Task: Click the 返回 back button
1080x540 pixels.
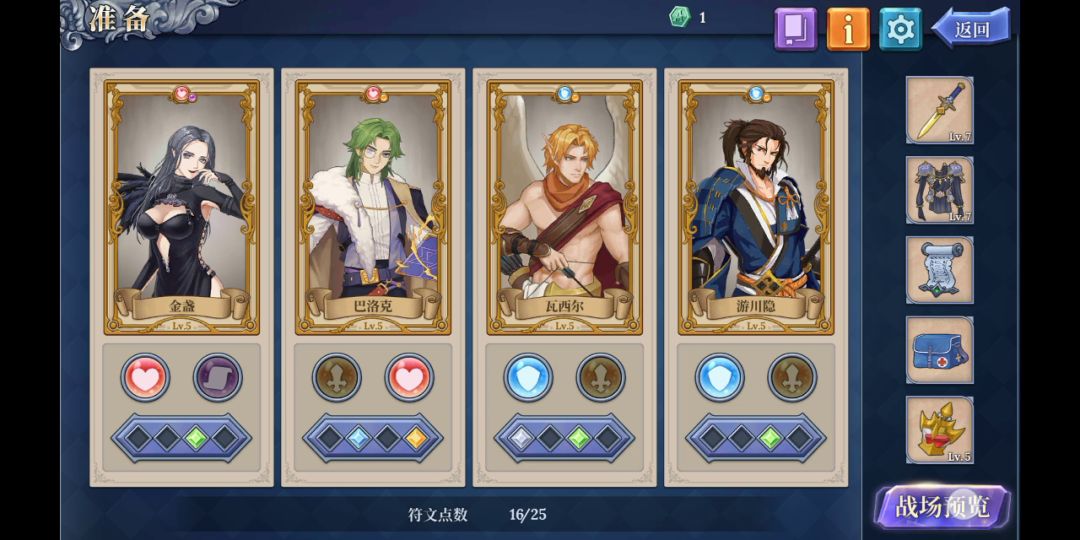Action: 971,29
